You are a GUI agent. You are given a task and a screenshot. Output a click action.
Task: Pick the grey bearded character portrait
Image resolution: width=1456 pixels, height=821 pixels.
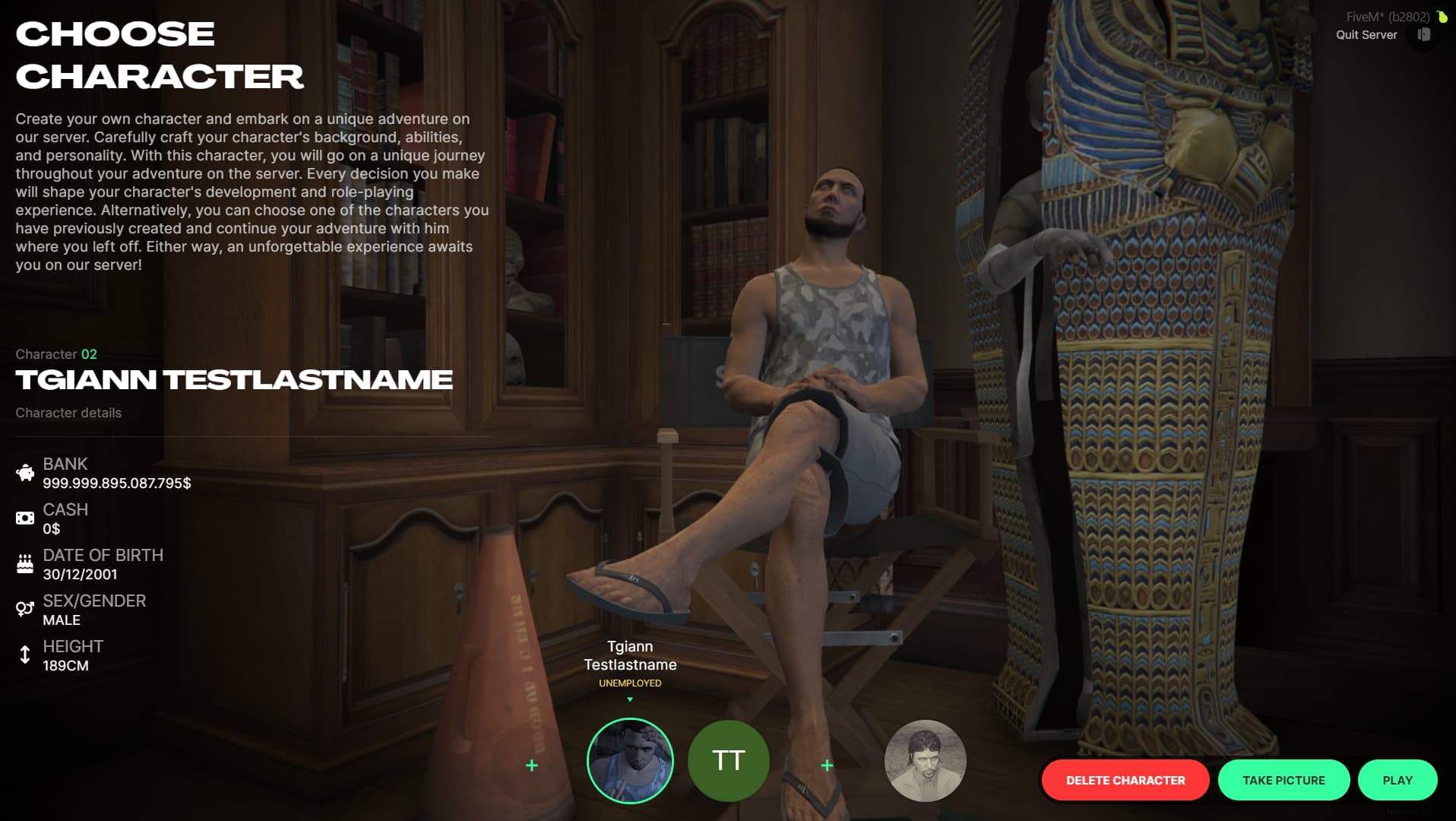pos(925,761)
